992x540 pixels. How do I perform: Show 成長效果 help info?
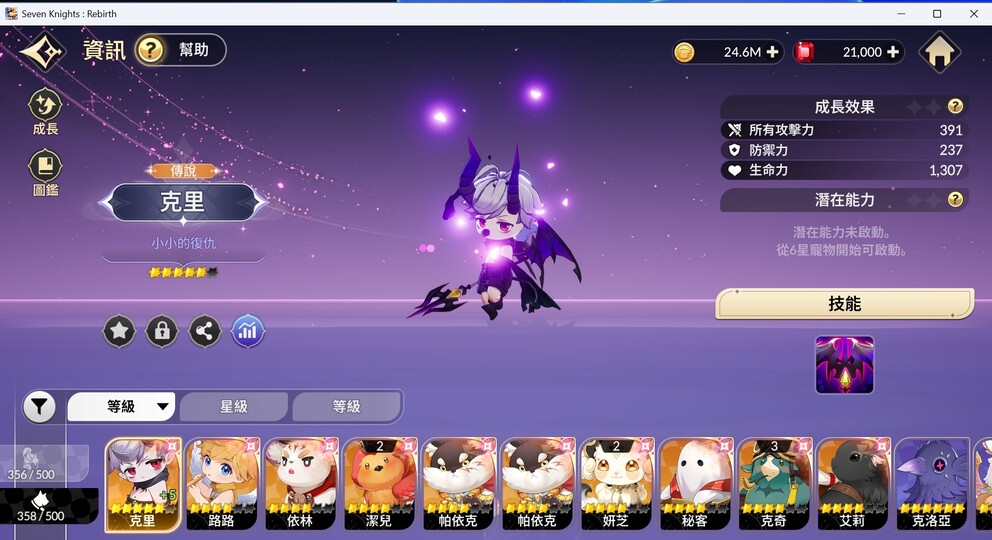point(955,106)
